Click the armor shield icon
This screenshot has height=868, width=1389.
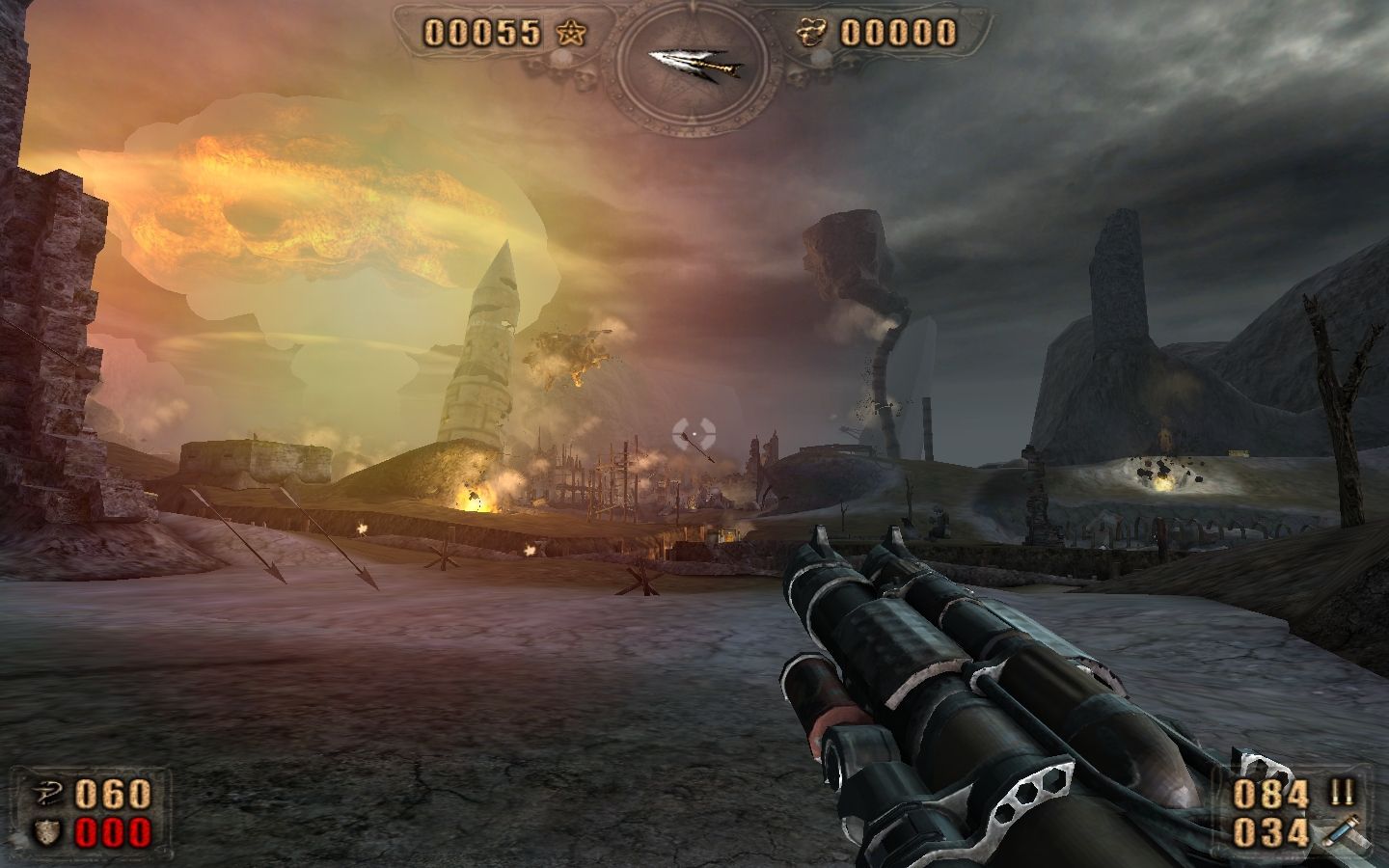coord(45,831)
